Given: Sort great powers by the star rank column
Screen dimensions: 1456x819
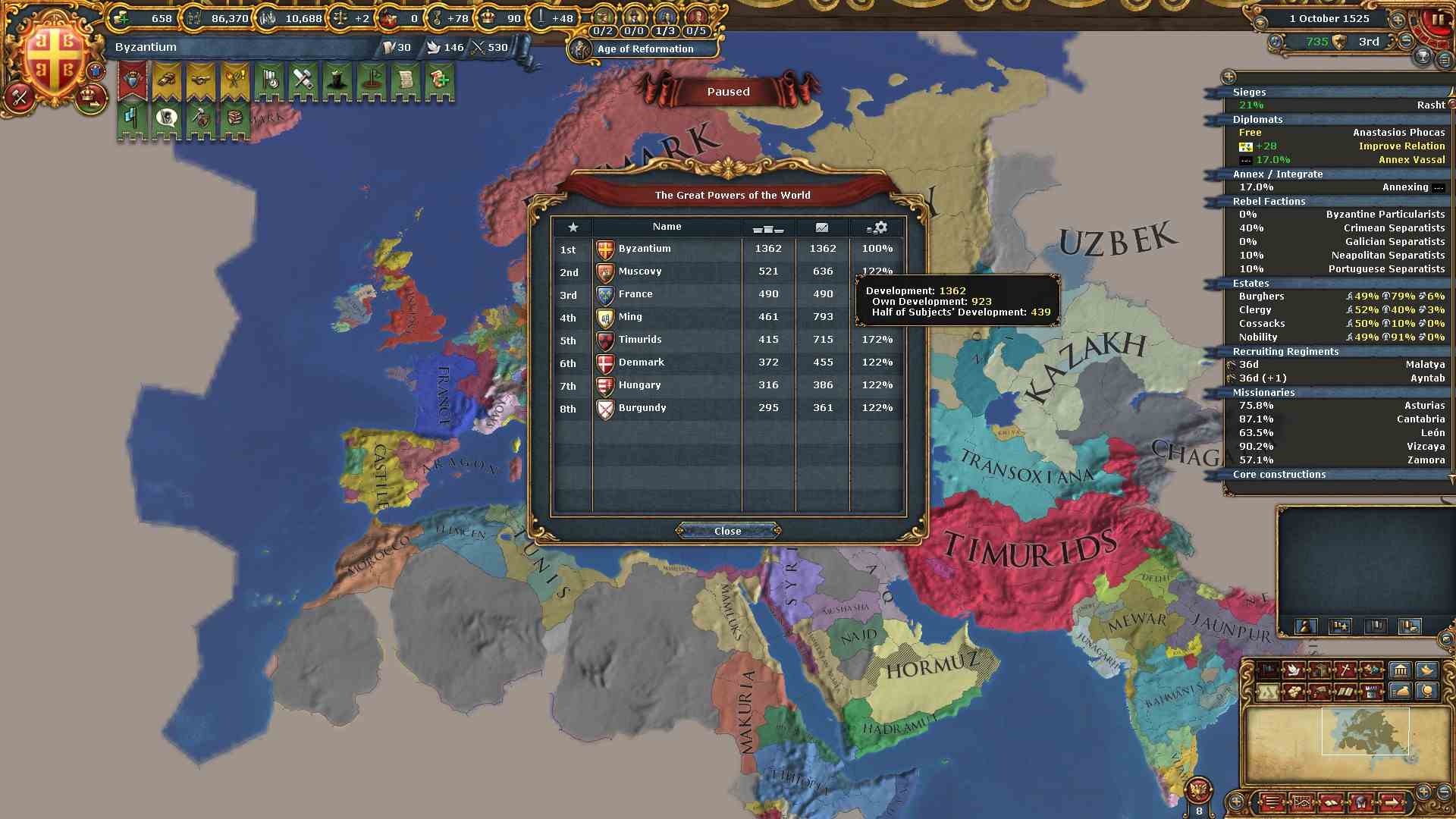Looking at the screenshot, I should coord(573,227).
